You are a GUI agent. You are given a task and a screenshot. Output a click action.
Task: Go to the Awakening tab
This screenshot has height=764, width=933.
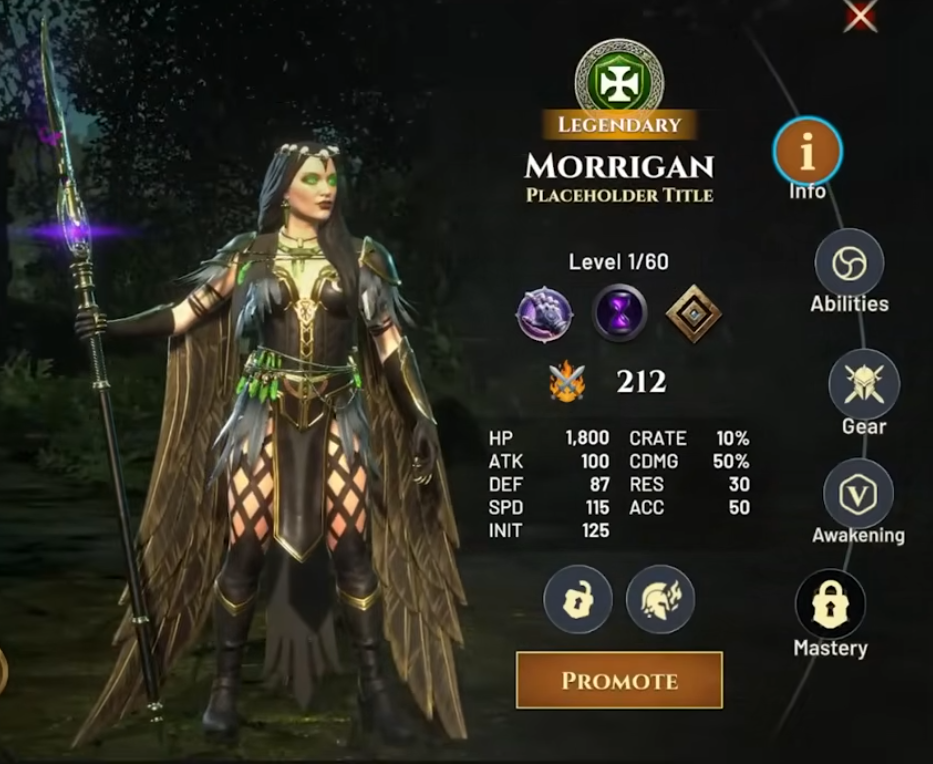[x=858, y=494]
